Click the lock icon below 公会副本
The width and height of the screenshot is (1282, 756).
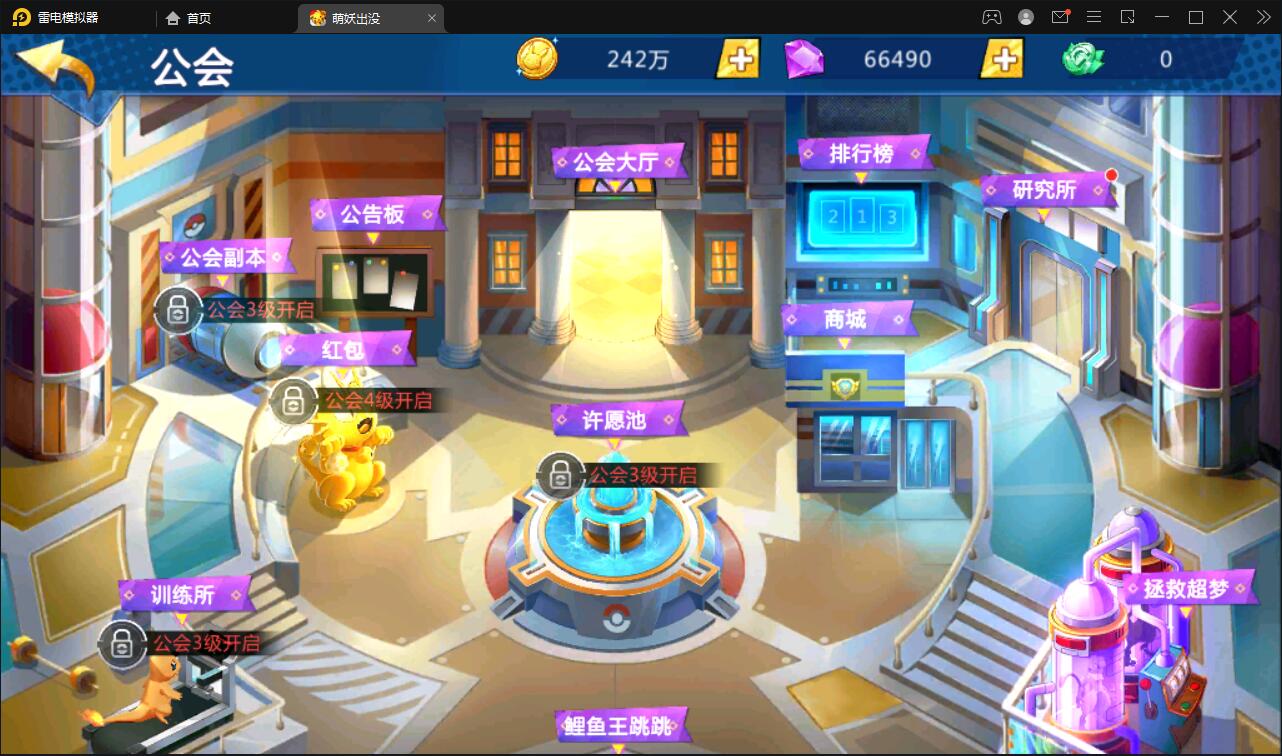178,309
